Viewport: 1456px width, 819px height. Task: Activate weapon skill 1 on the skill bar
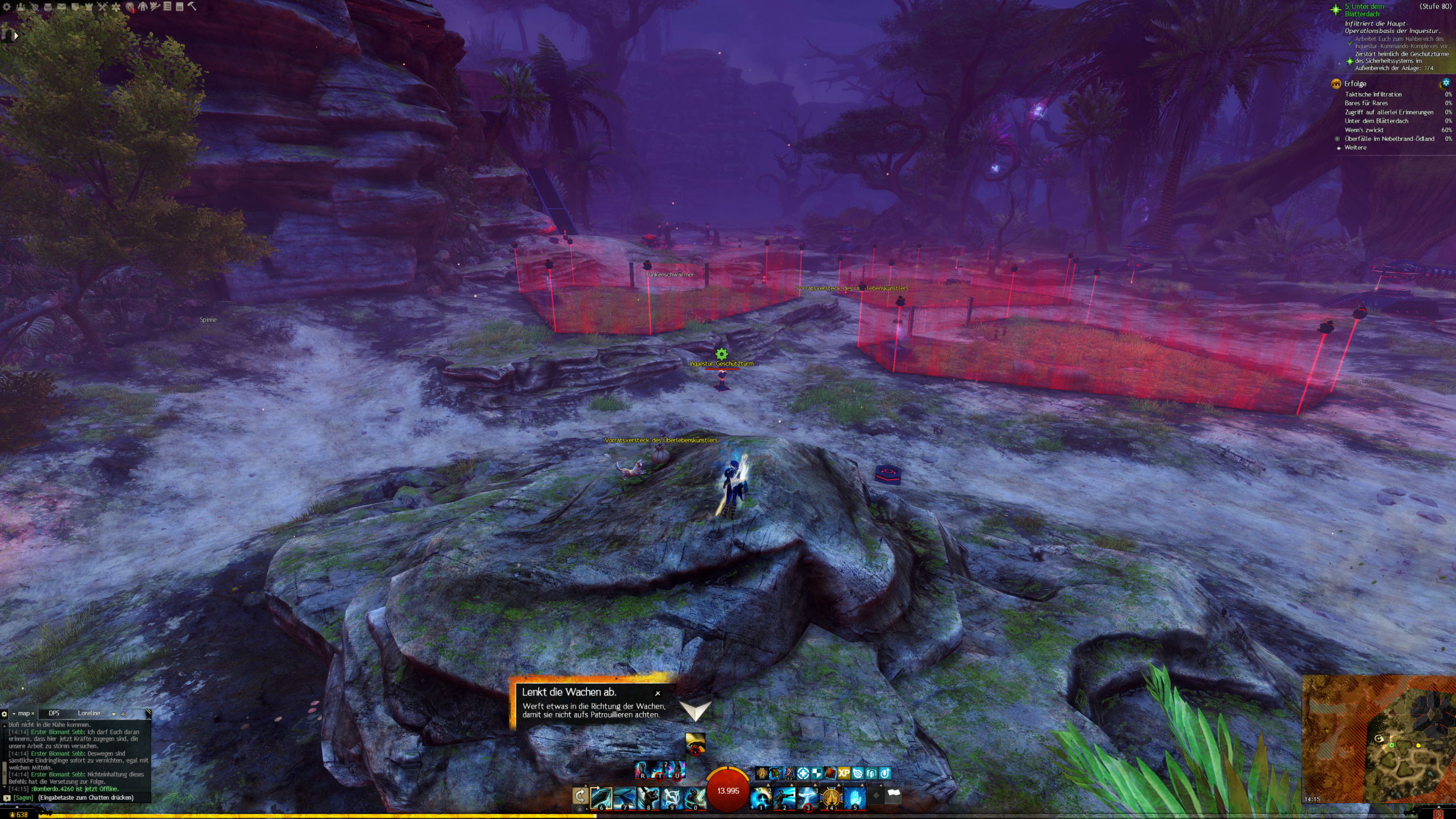tap(761, 798)
